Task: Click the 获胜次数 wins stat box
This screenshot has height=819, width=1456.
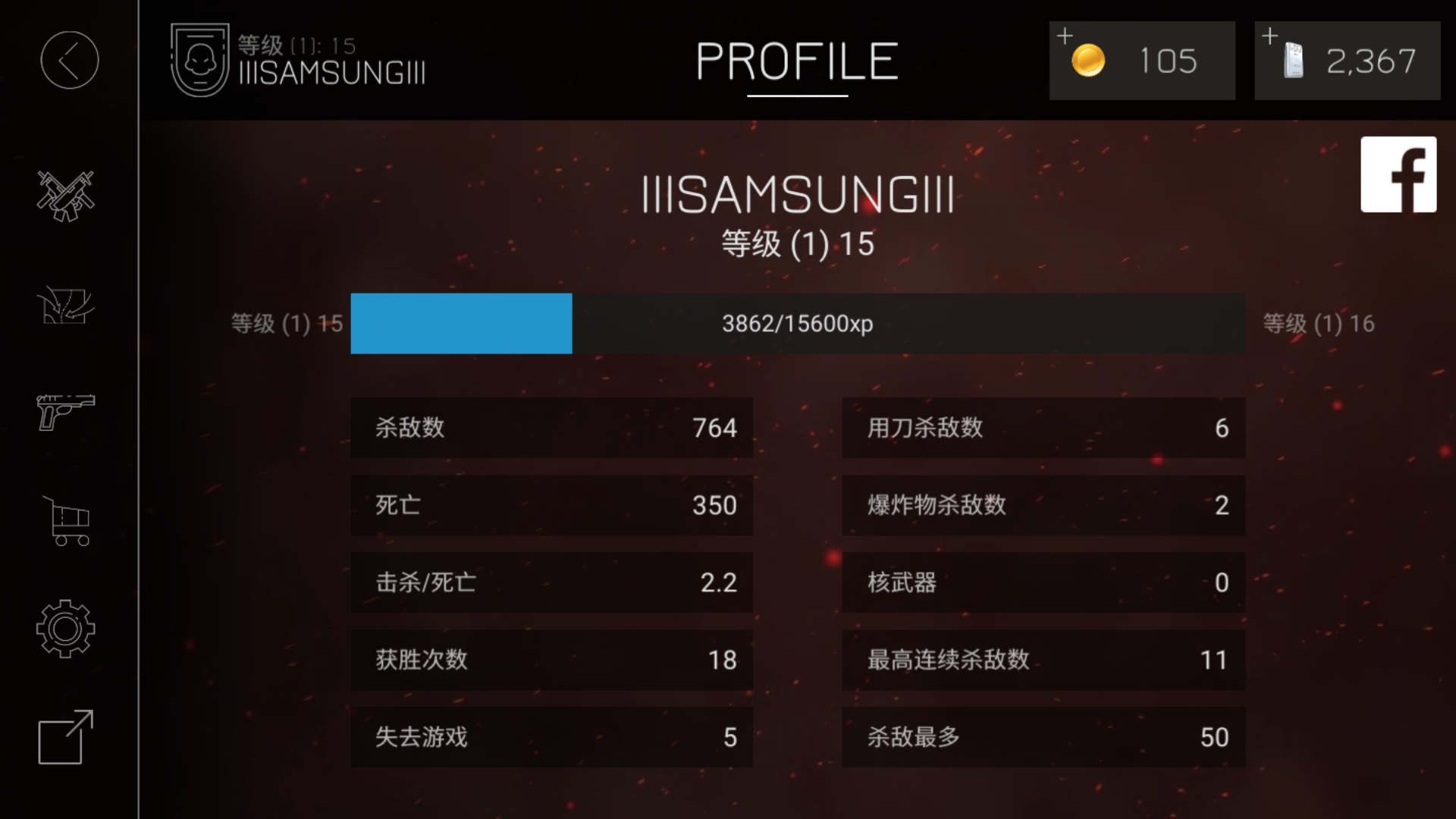Action: 551,660
